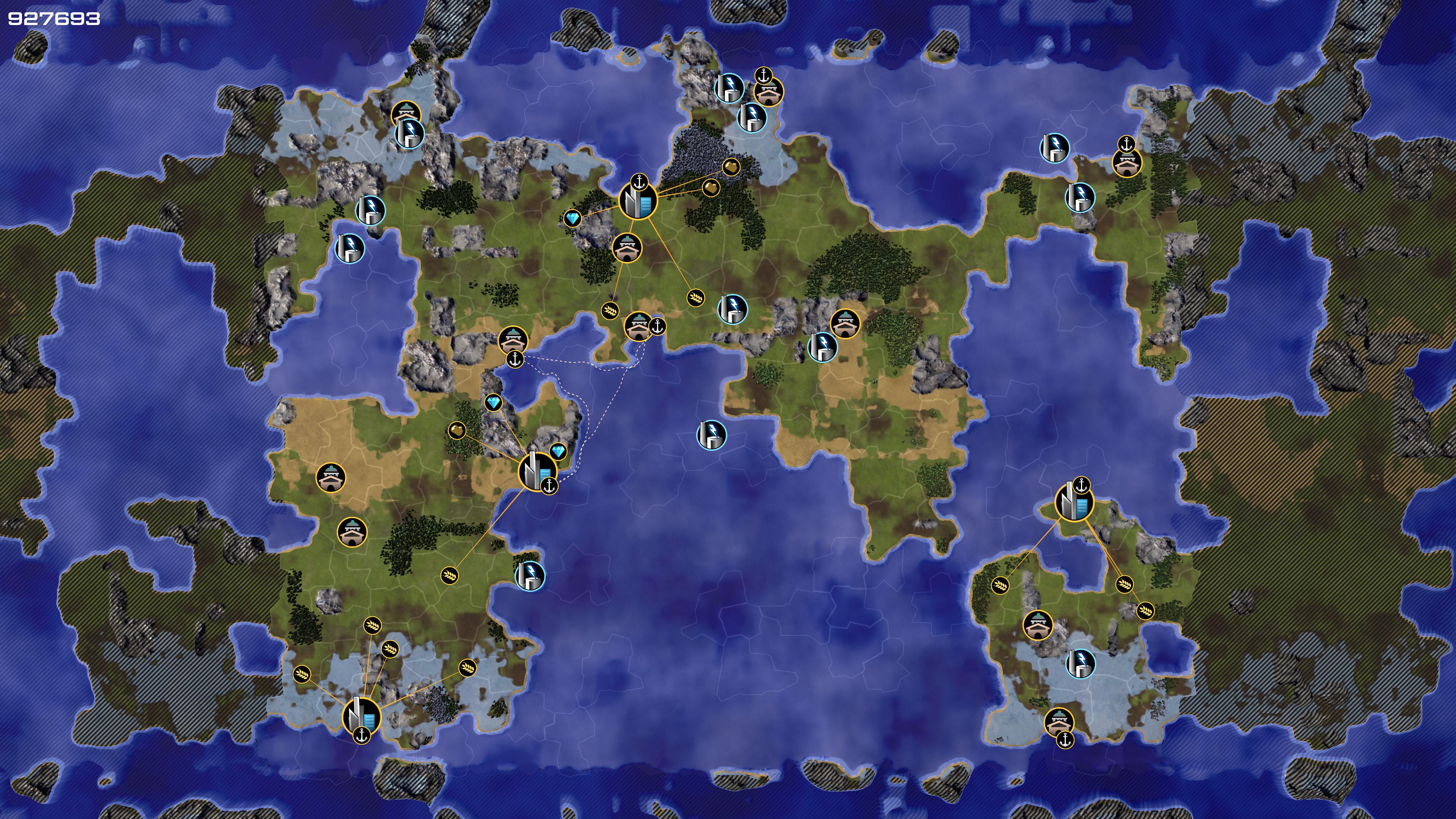The image size is (1456, 819).
Task: Click the lightning marker sitting in open sea
Action: coord(711,434)
